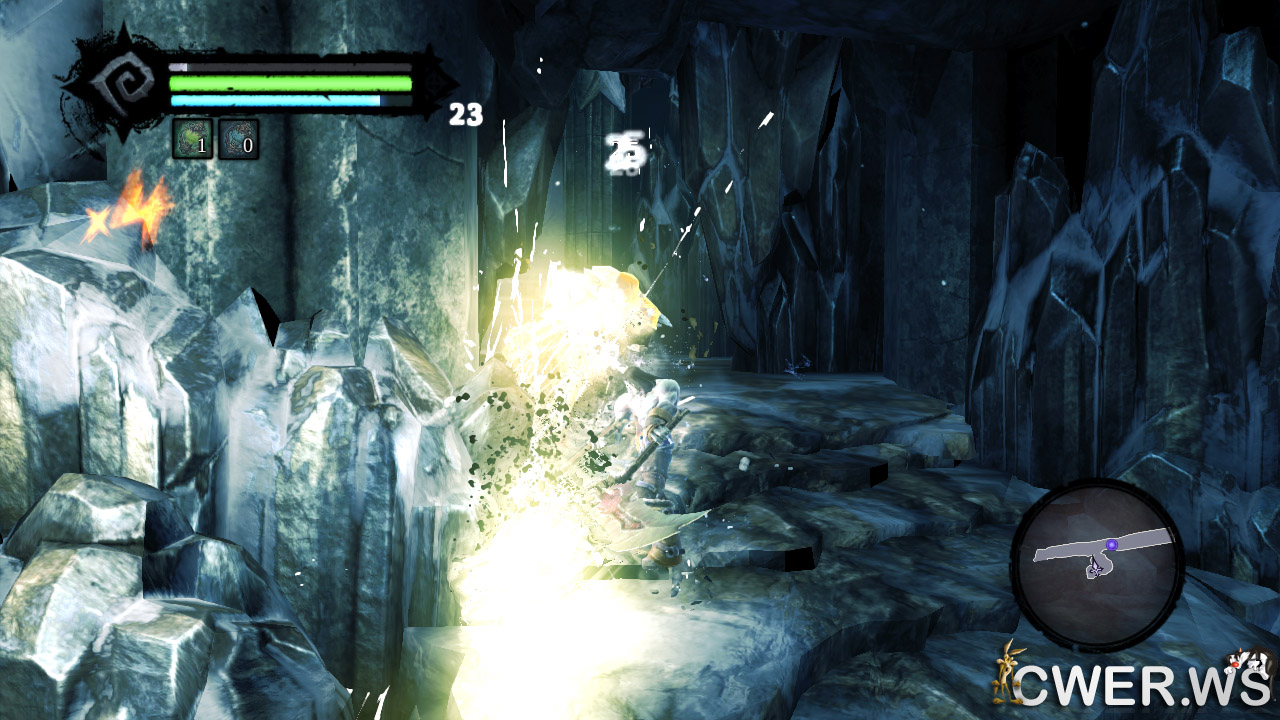Screen dimensions: 1280x720
Task: Open the circular minimap
Action: click(x=1097, y=565)
